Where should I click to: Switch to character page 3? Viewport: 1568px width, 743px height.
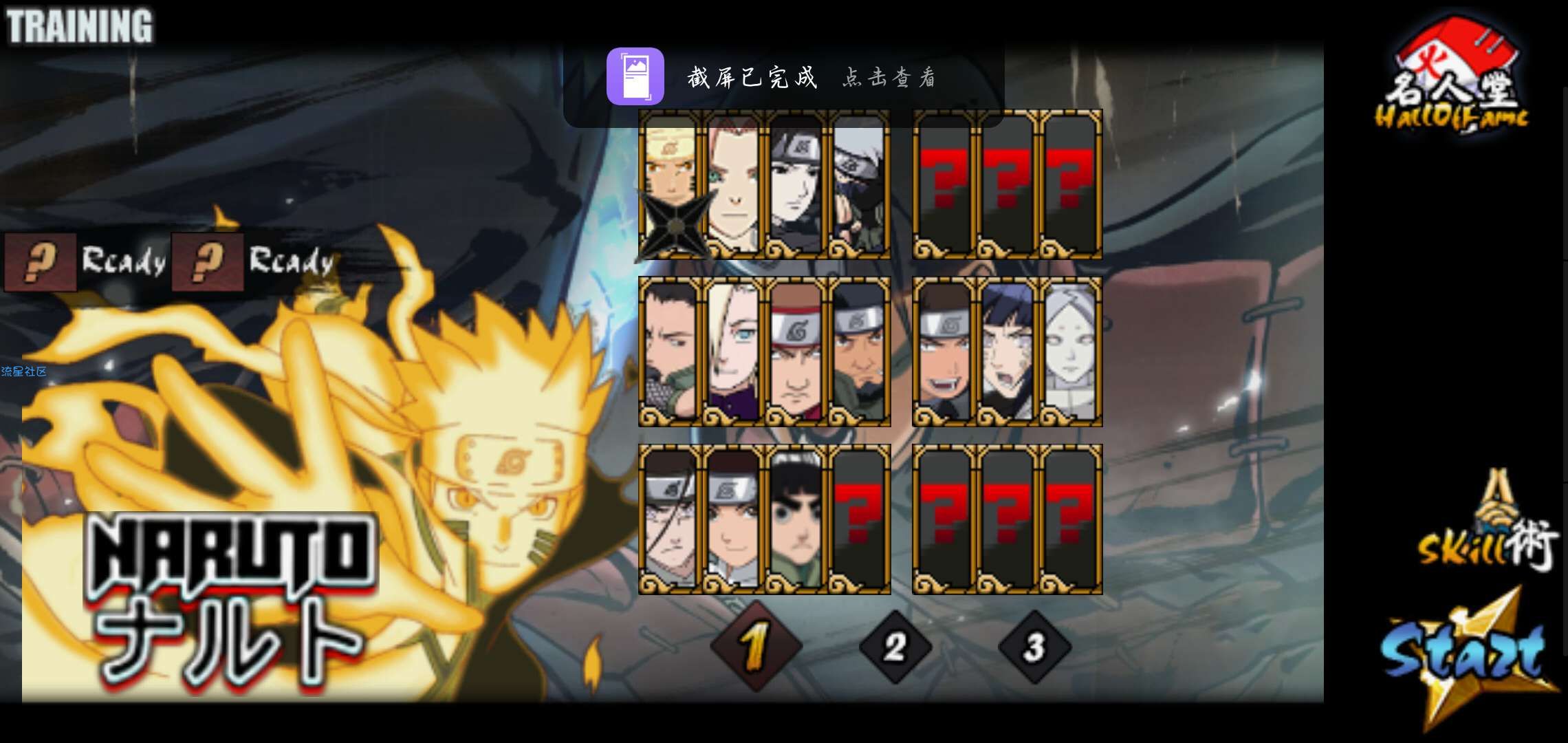pyautogui.click(x=1034, y=647)
